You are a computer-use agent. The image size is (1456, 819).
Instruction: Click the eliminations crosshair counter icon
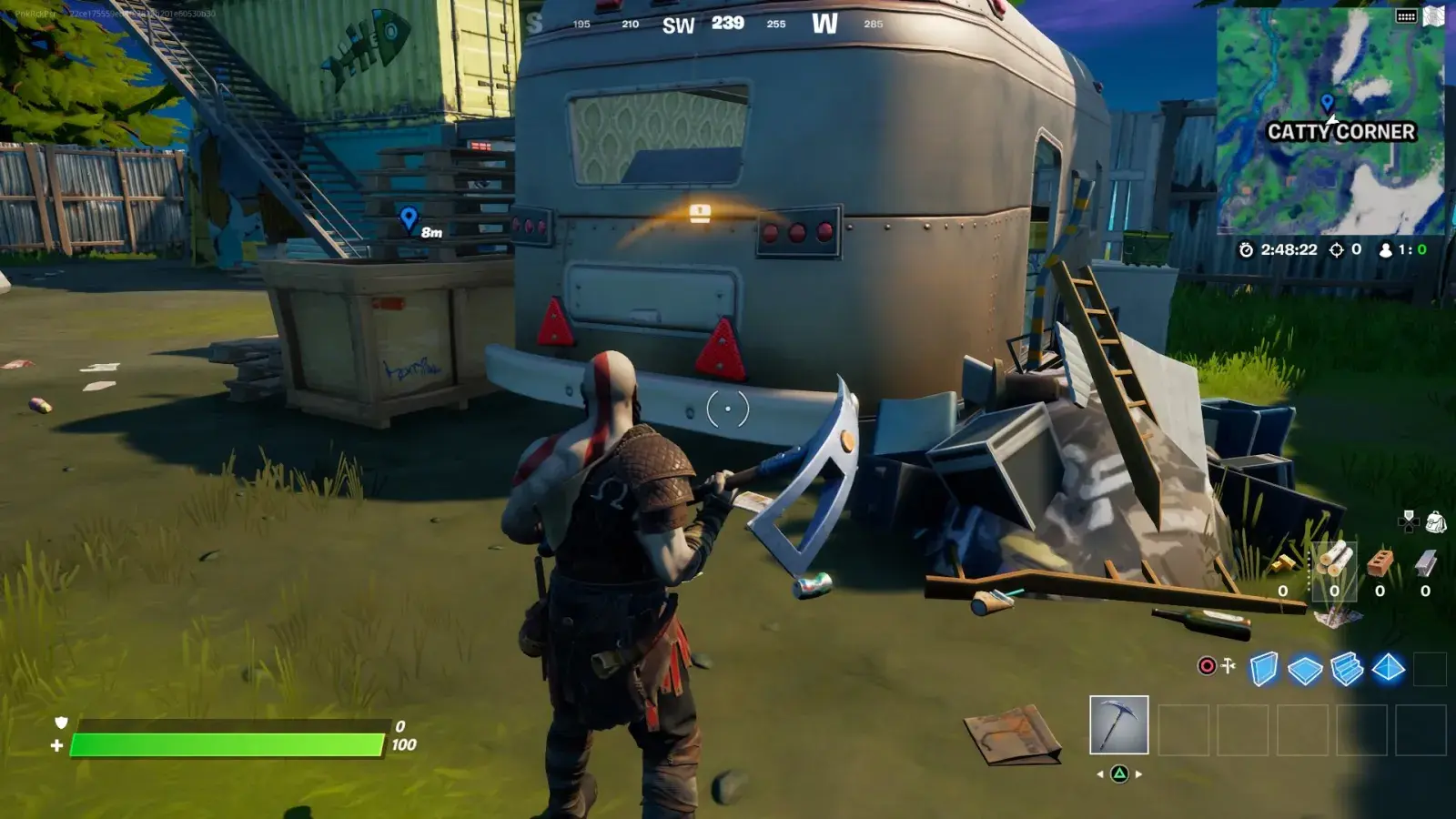(1336, 249)
